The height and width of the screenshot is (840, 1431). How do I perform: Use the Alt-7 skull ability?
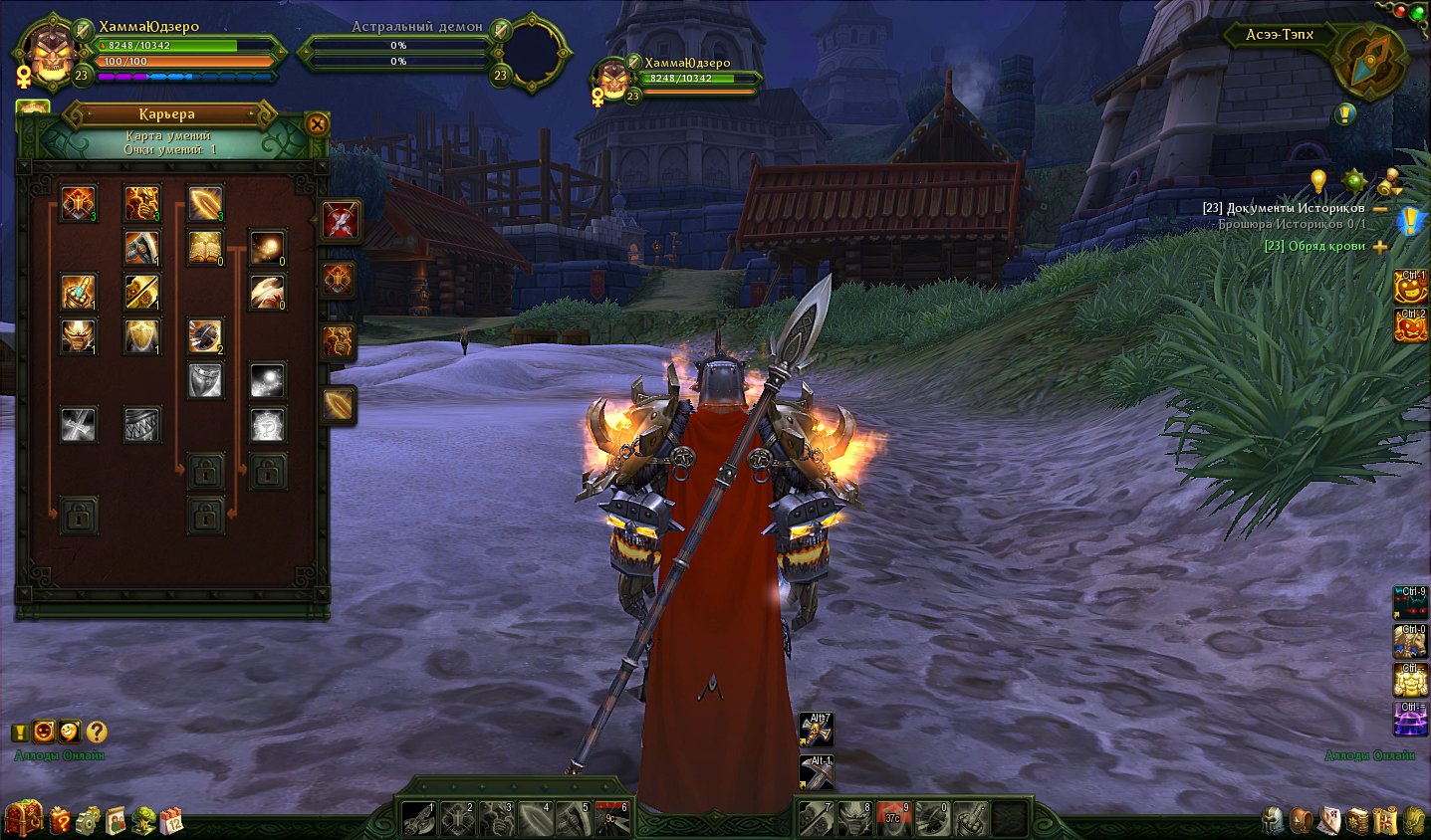click(817, 731)
